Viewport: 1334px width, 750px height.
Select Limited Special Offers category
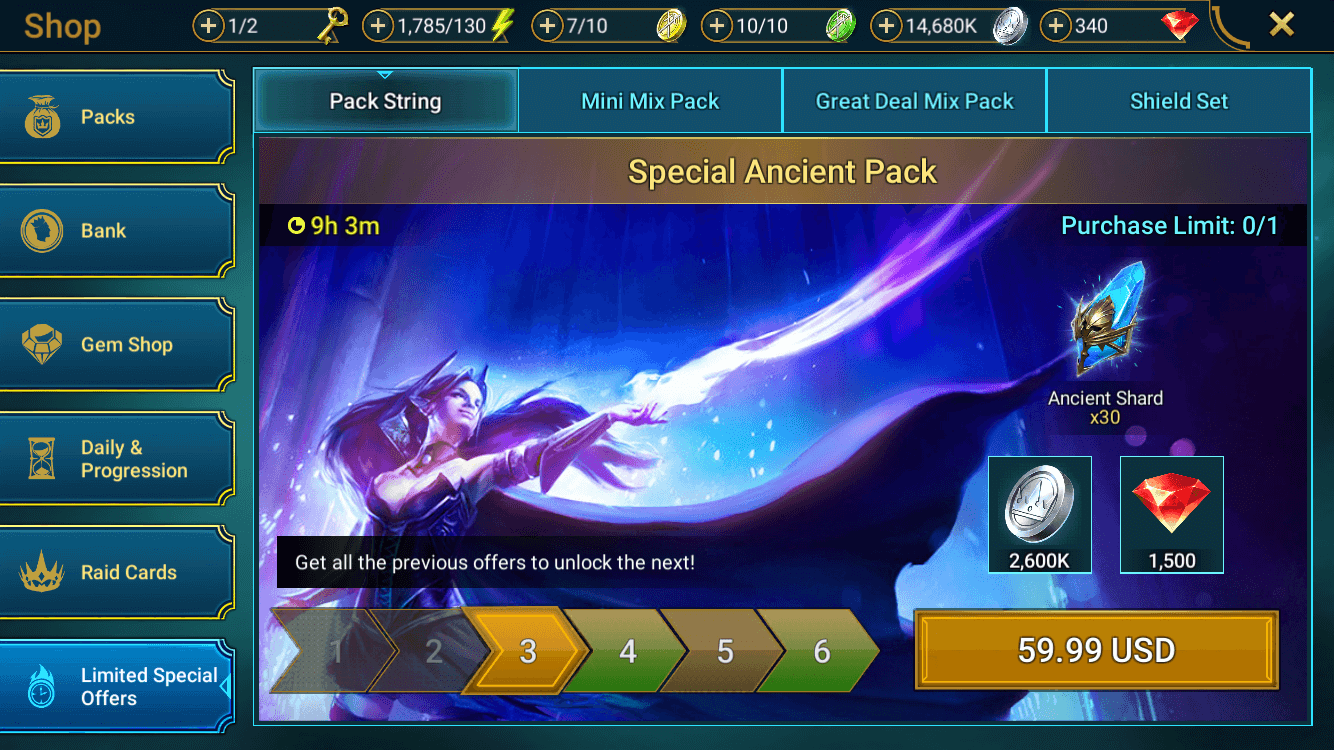(x=115, y=687)
